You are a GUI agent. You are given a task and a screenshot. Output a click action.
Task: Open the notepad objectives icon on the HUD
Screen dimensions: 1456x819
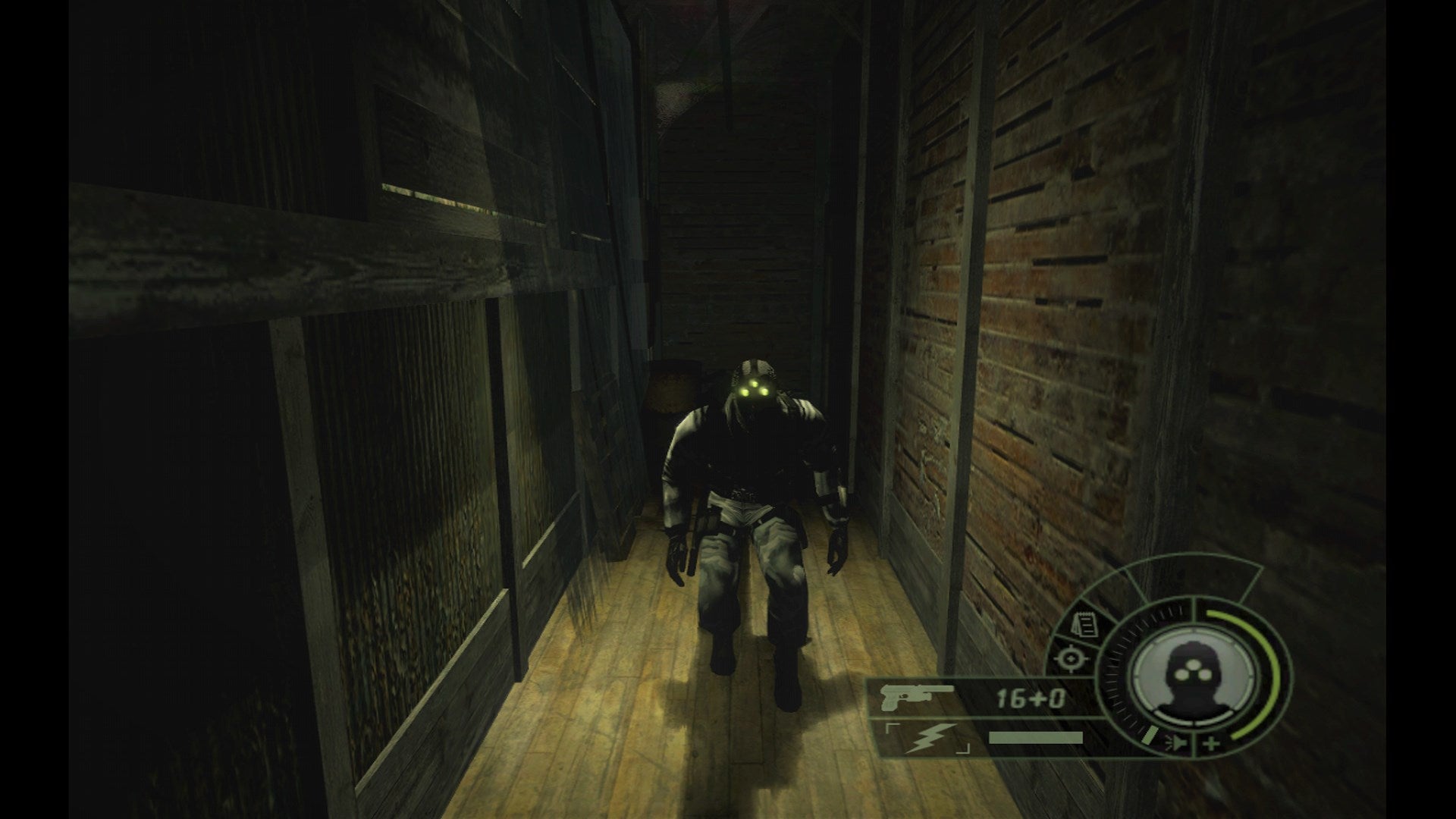(x=1084, y=624)
